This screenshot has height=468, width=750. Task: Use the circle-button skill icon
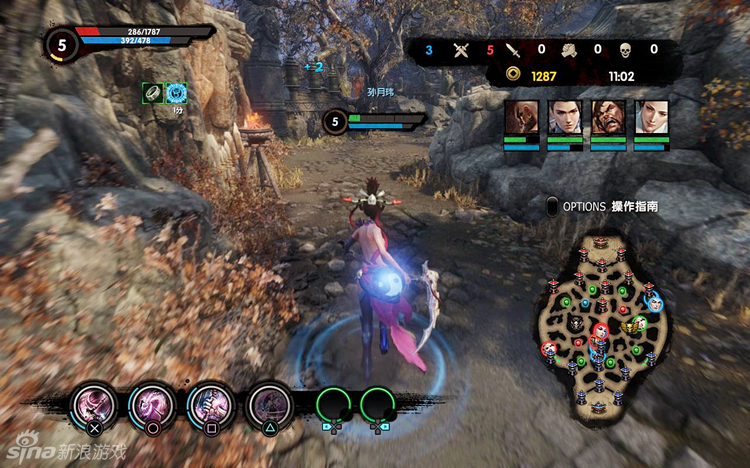click(x=151, y=404)
